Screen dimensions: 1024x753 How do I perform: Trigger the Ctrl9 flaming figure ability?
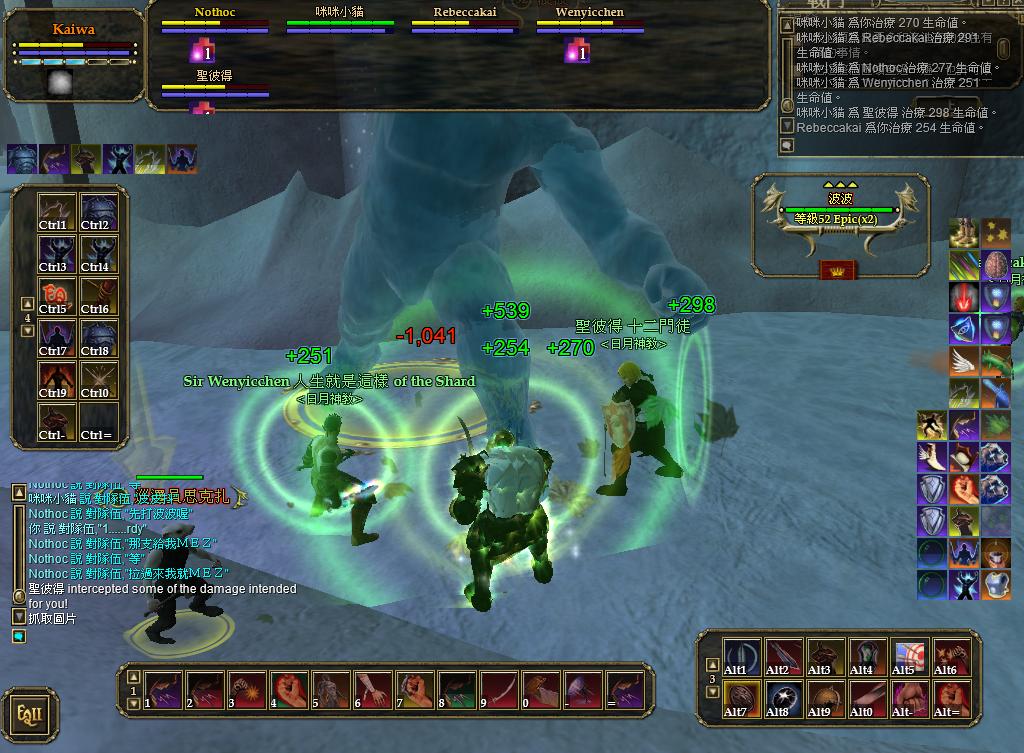(53, 381)
